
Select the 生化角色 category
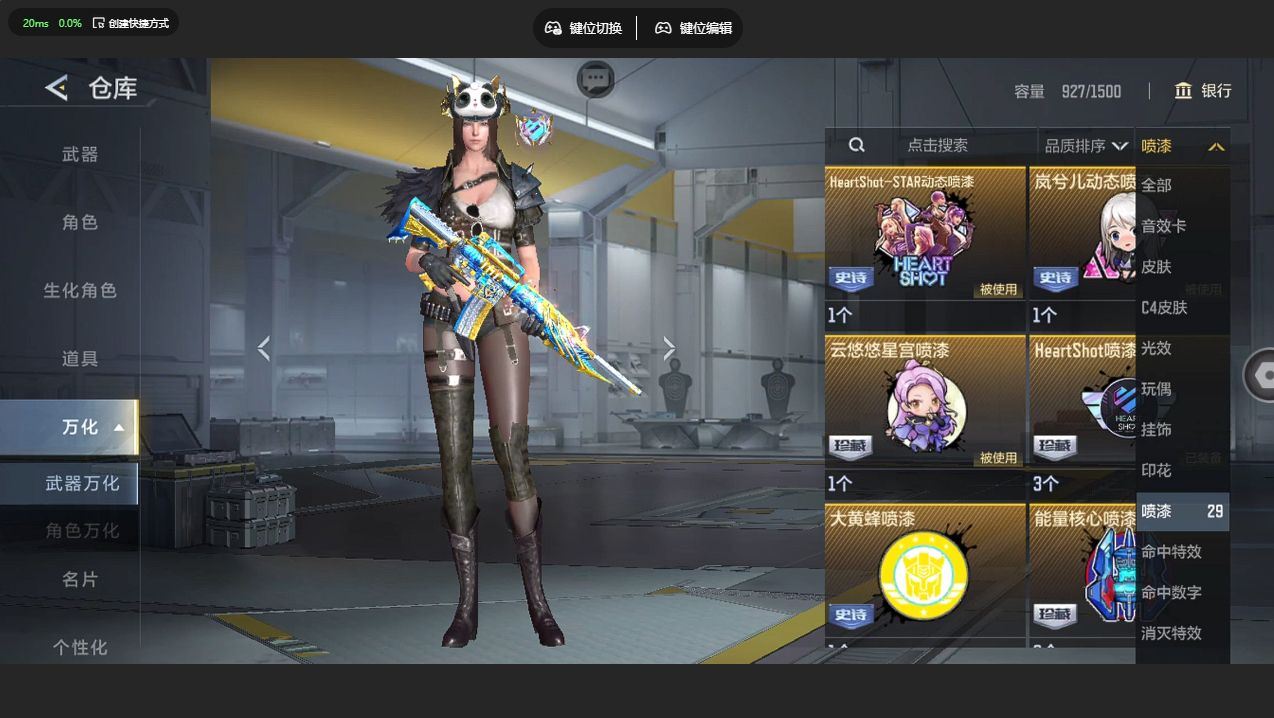80,290
